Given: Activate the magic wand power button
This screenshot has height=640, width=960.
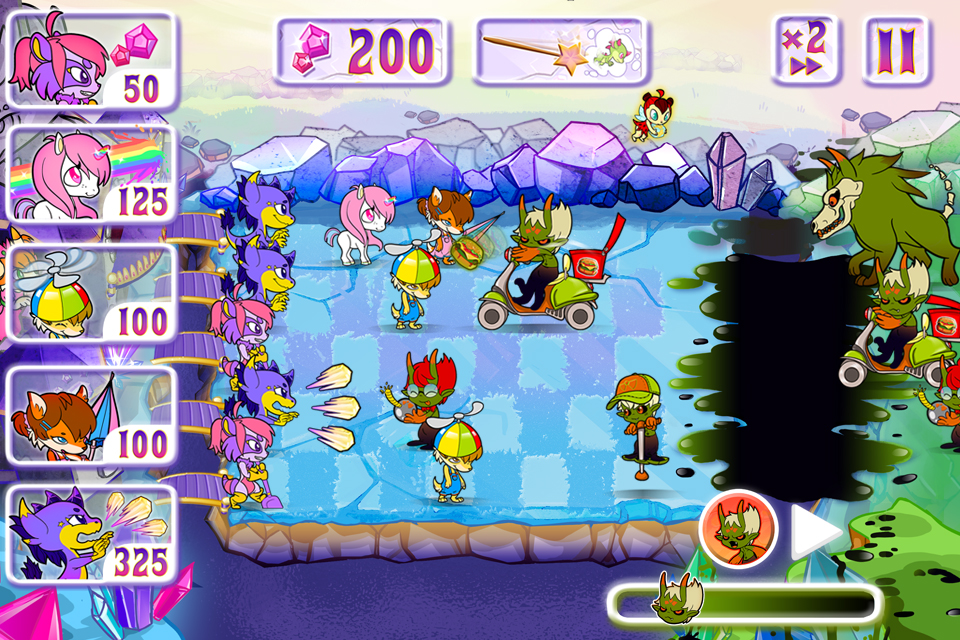Looking at the screenshot, I should pos(561,50).
